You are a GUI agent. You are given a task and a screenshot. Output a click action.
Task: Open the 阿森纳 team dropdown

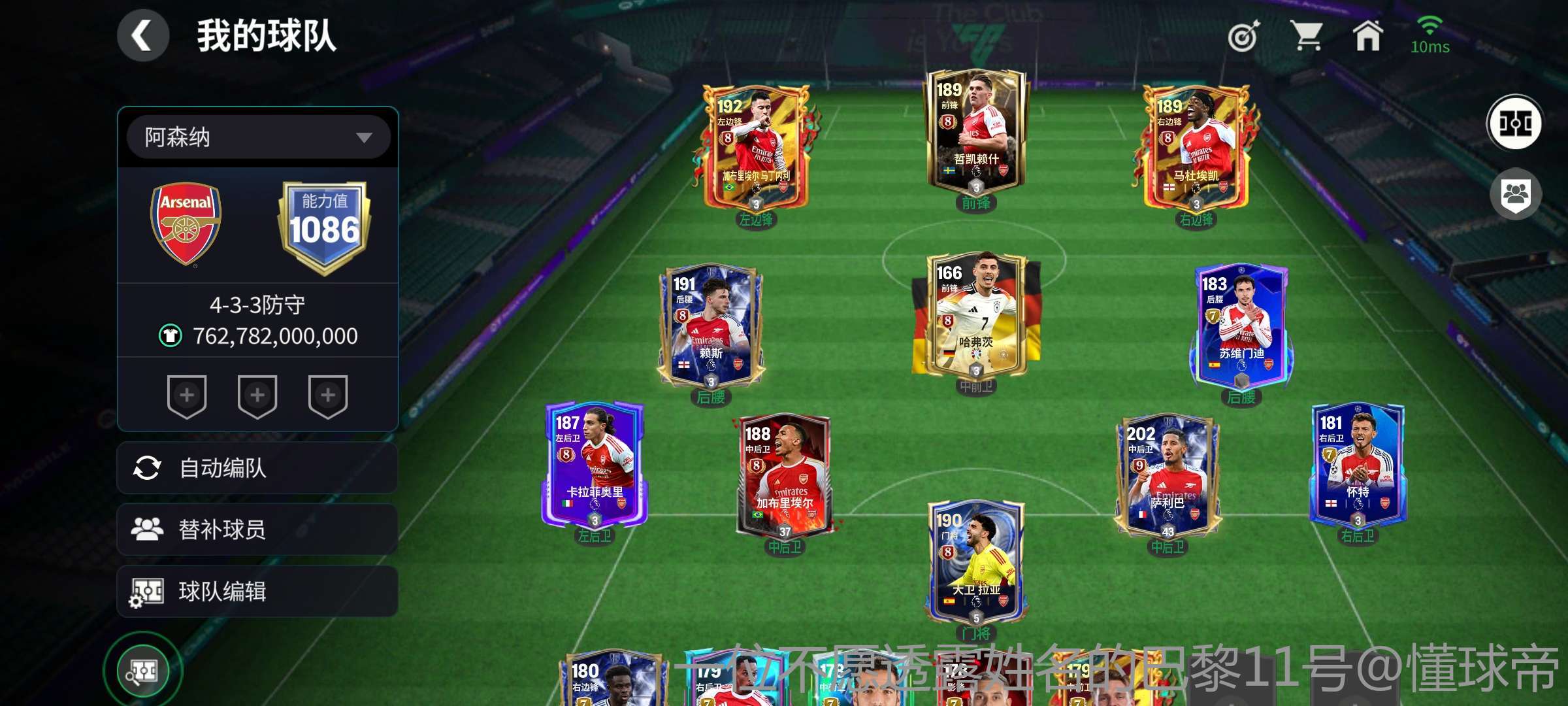259,137
